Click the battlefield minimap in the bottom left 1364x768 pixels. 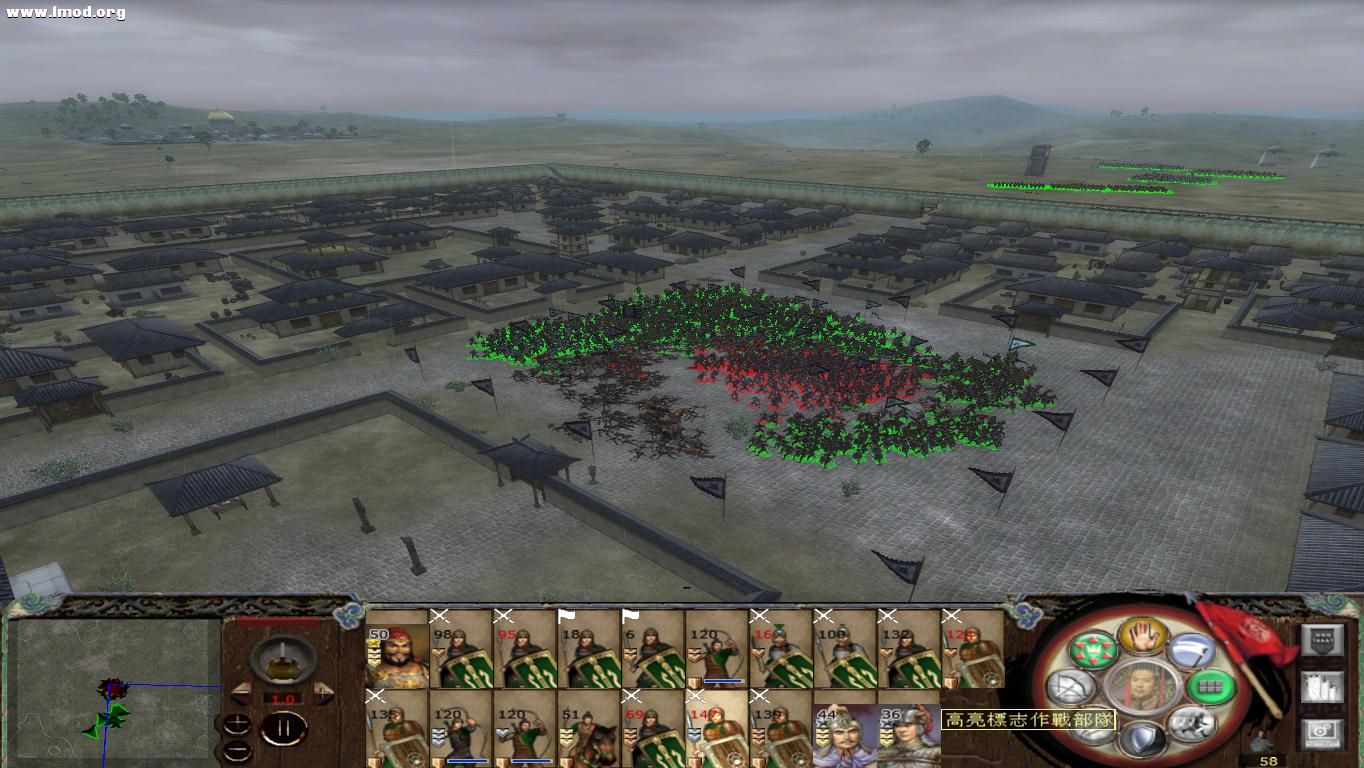[110, 690]
